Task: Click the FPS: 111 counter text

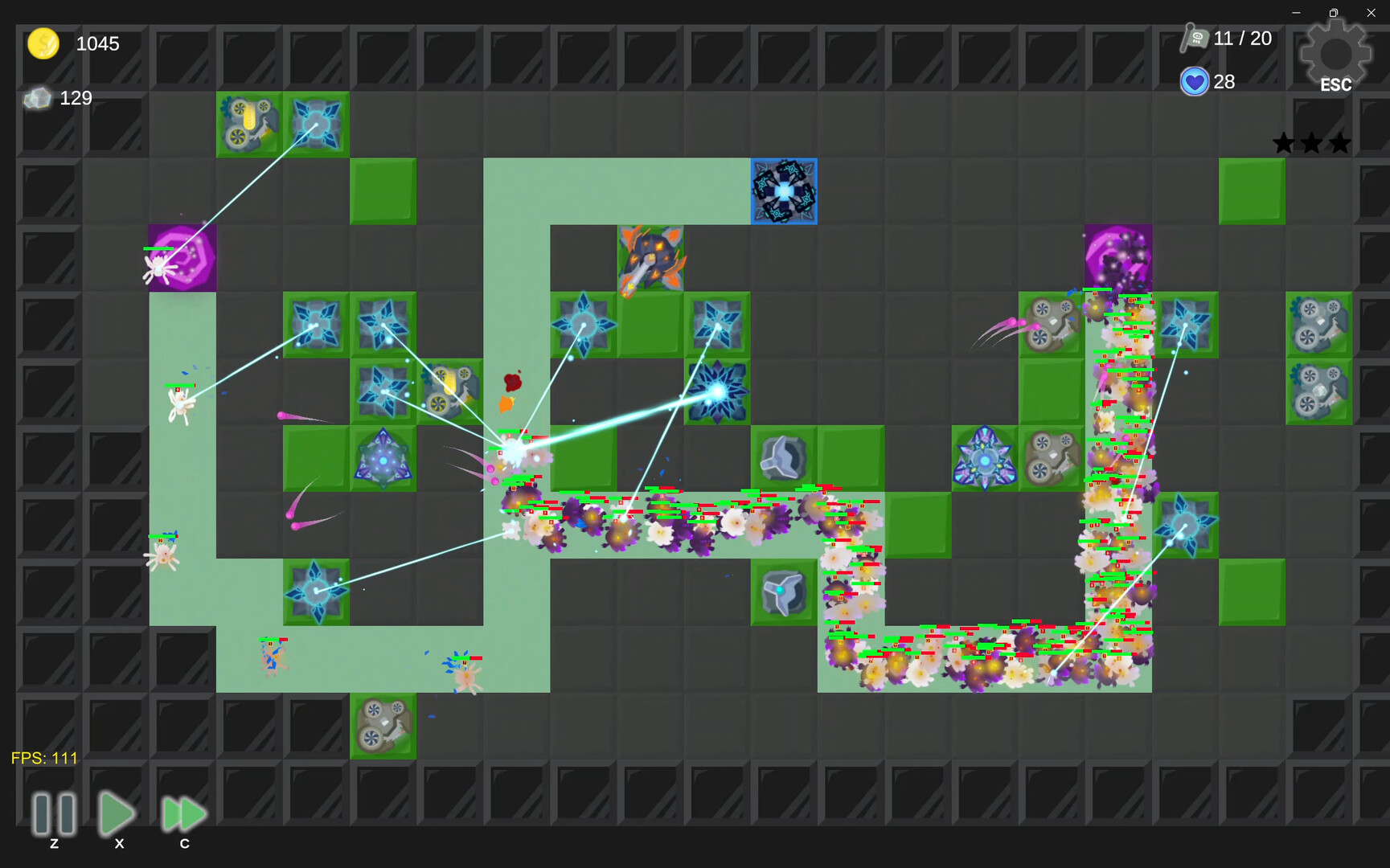Action: (43, 757)
